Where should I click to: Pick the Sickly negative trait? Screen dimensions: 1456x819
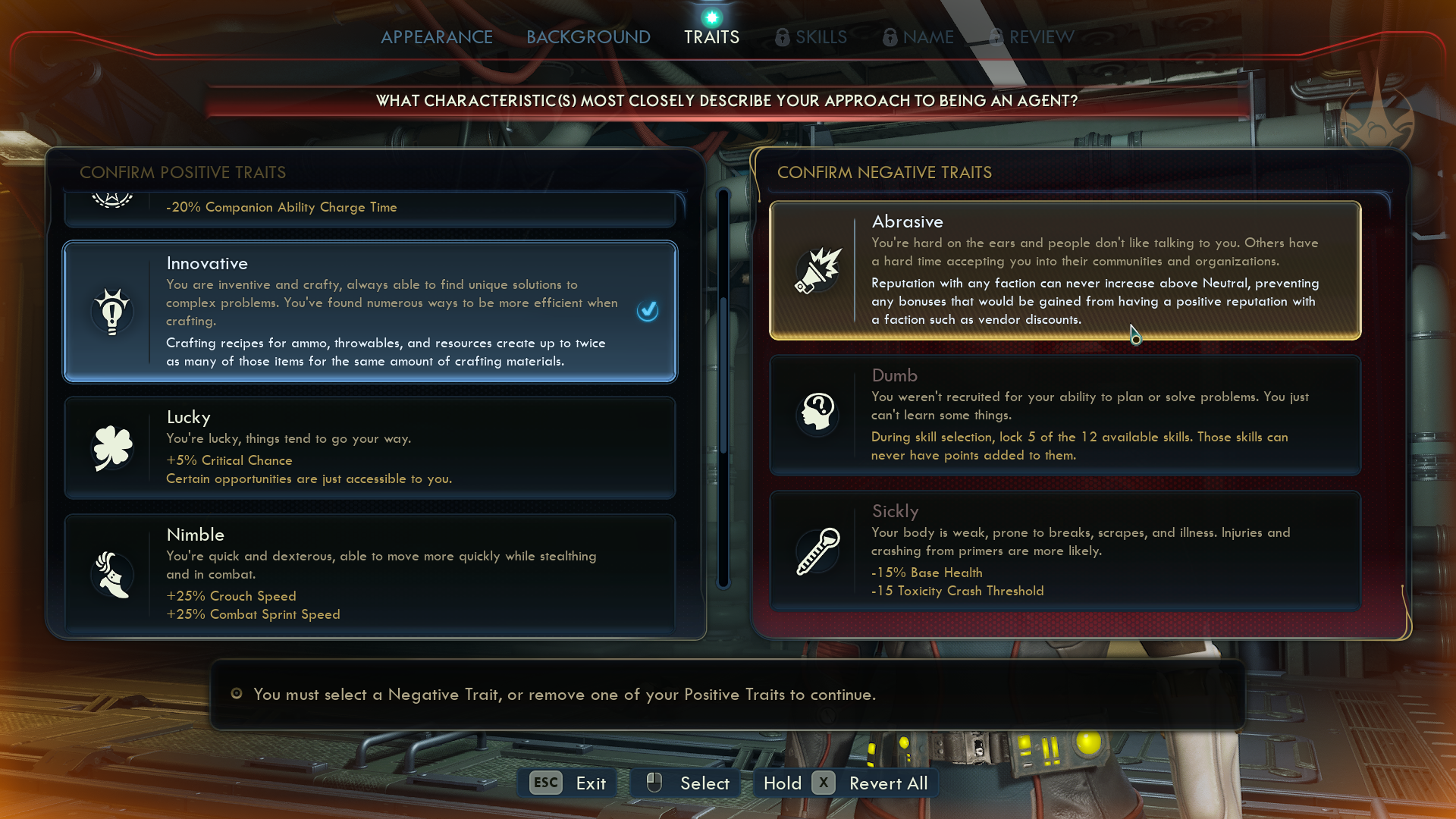1065,551
